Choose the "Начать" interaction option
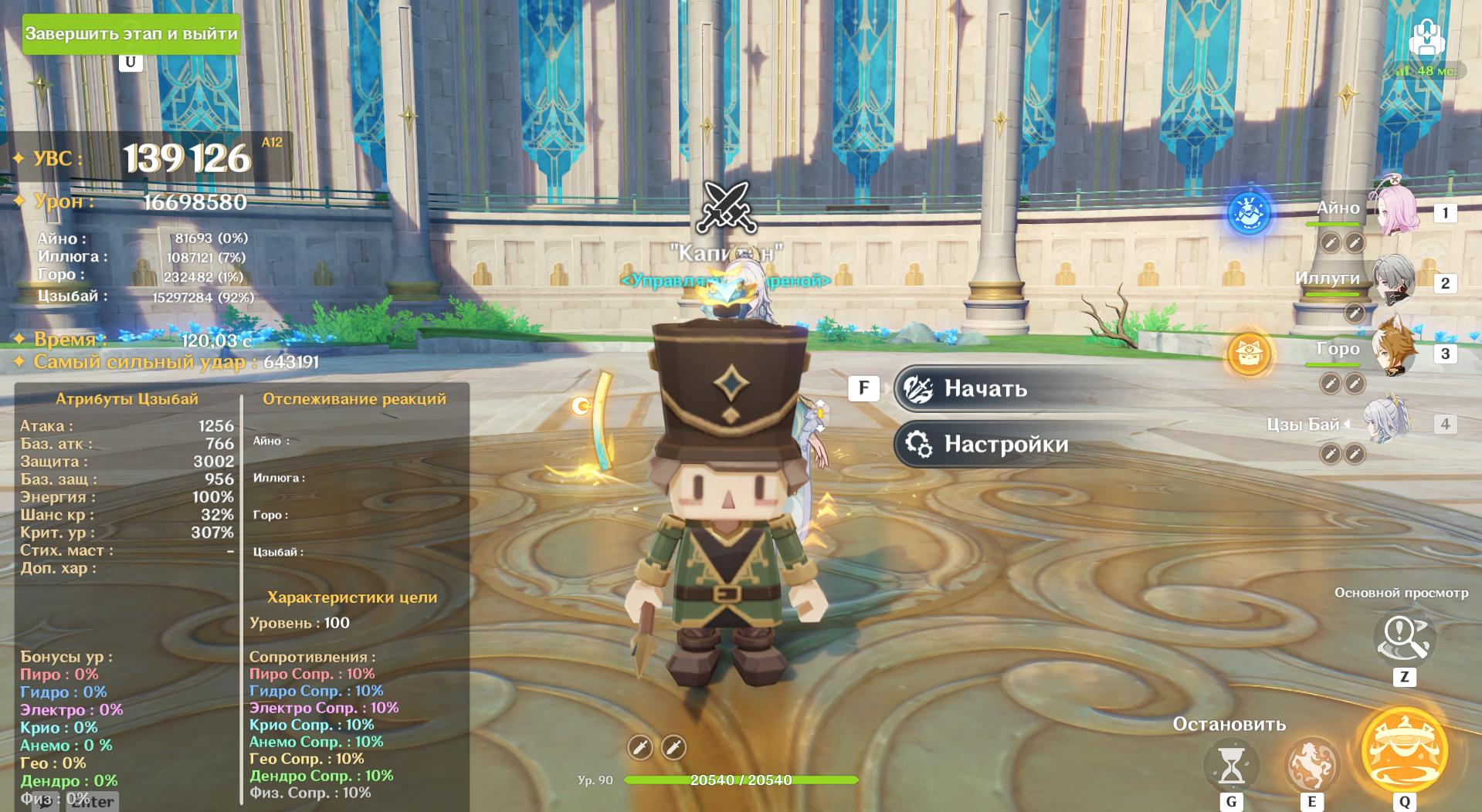1482x812 pixels. [x=985, y=388]
